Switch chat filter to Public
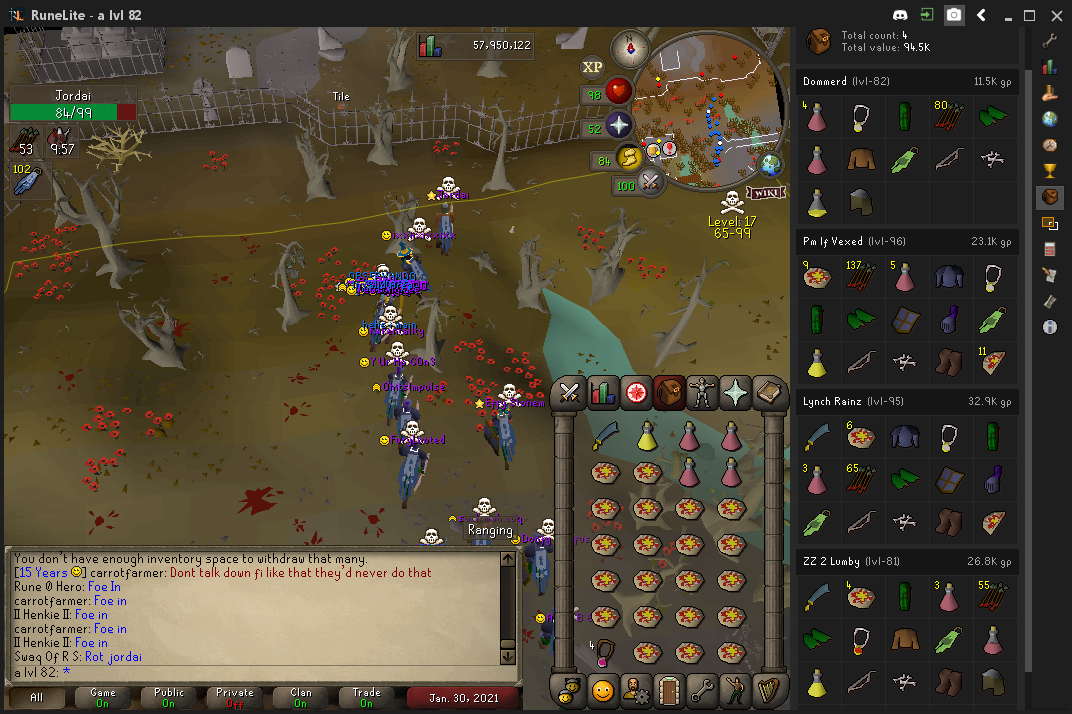The height and width of the screenshot is (714, 1072). click(x=169, y=696)
